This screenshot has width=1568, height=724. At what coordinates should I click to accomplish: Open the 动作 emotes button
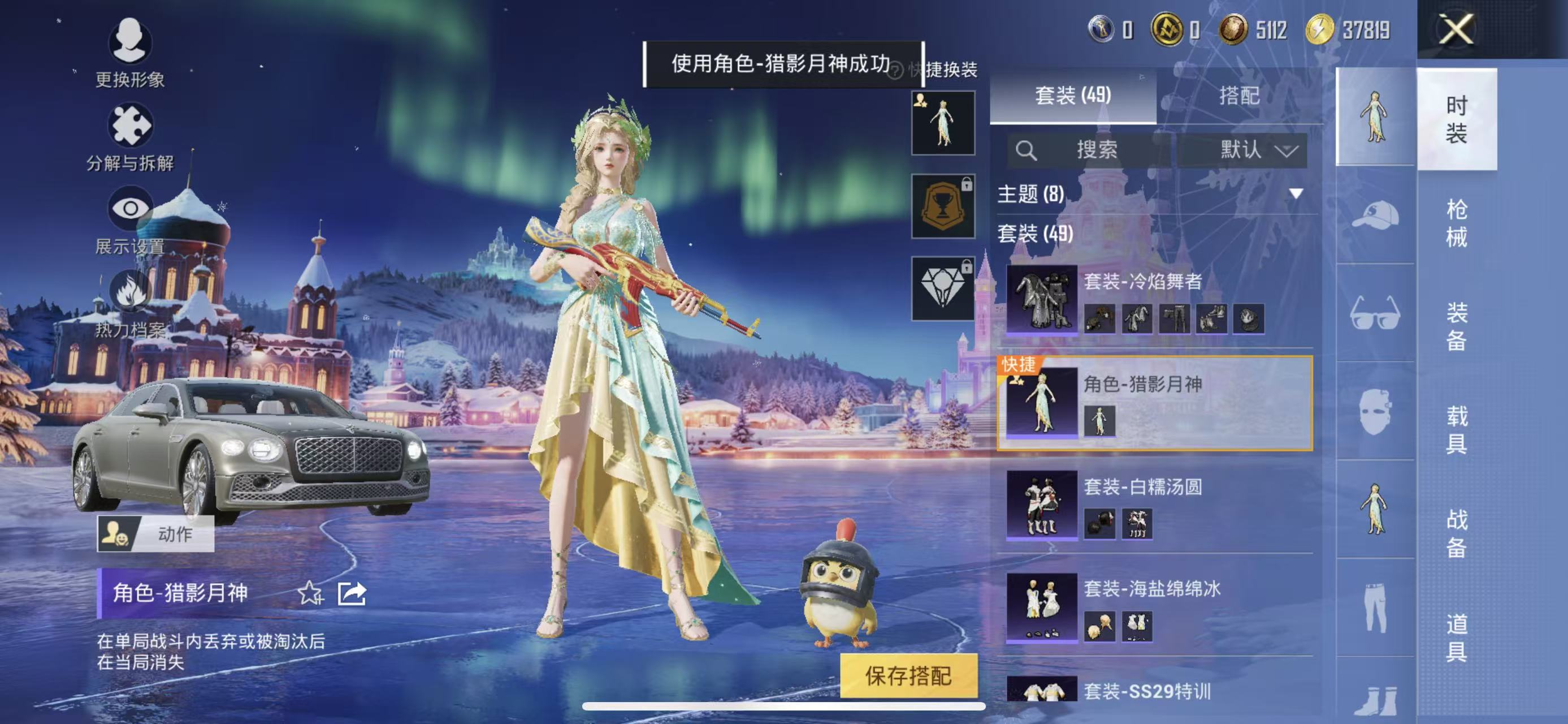156,533
